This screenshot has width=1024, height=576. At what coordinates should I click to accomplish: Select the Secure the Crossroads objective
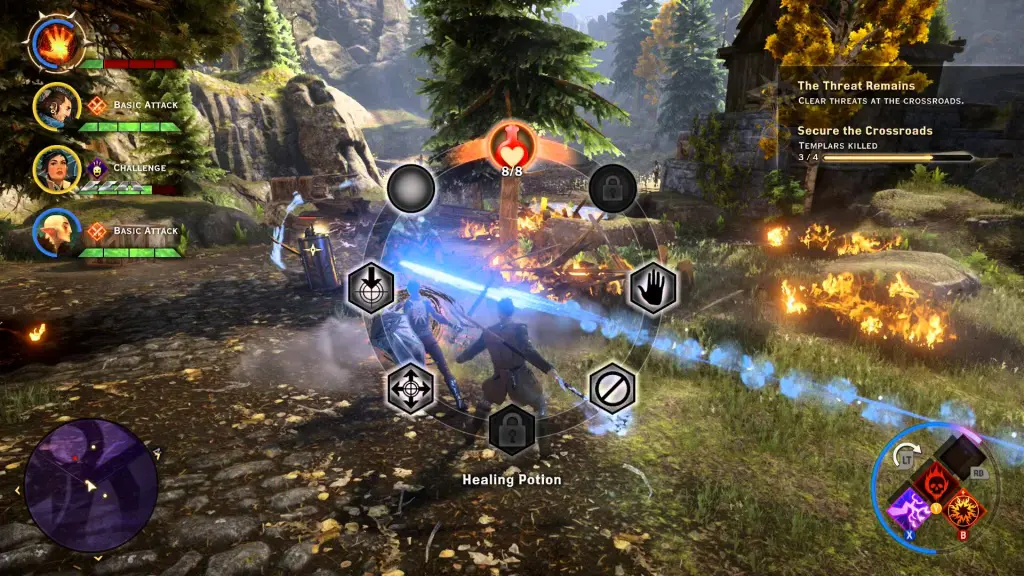(x=865, y=131)
